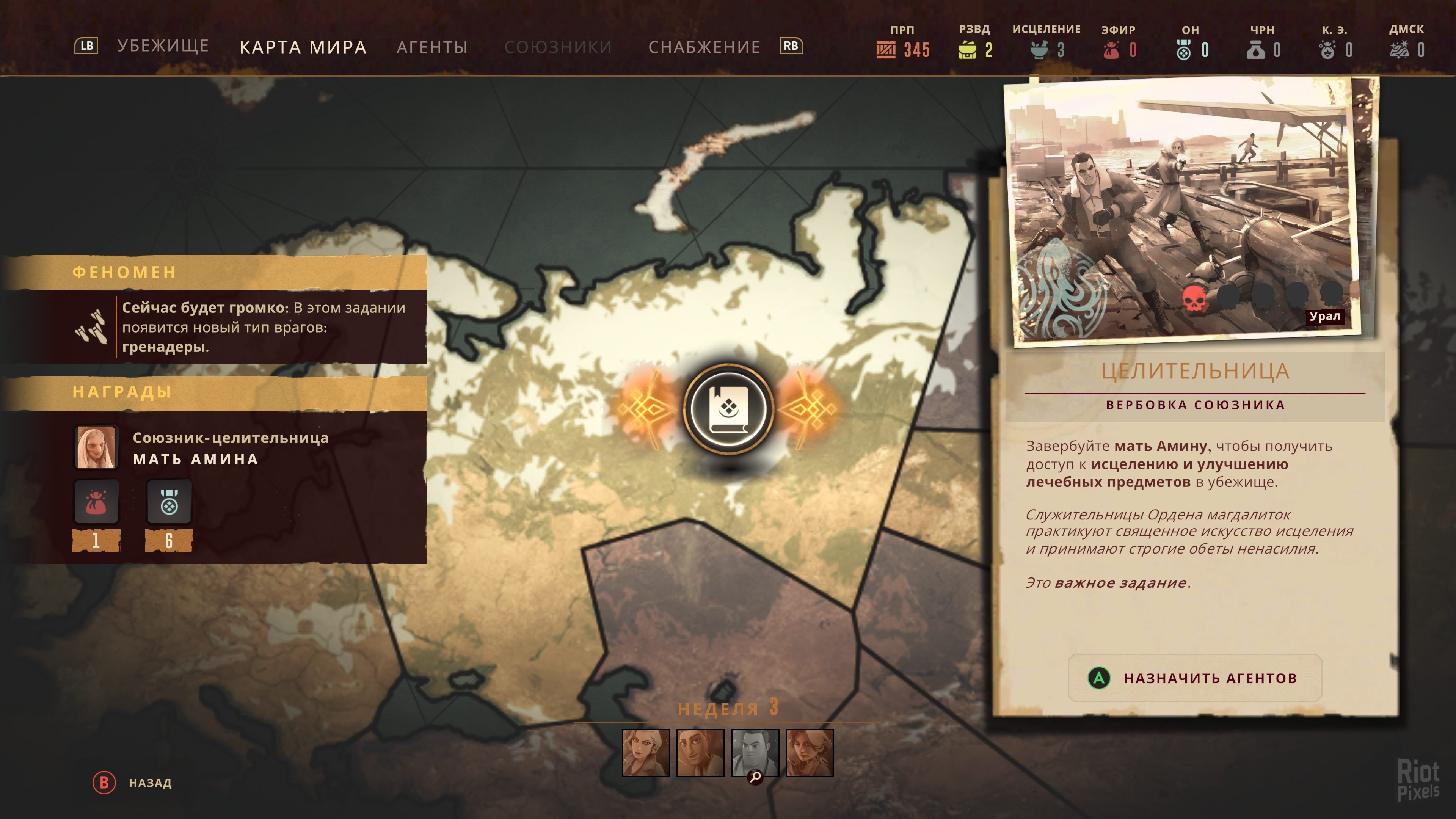View the Мать Амина ally reward portrait
The height and width of the screenshot is (819, 1456).
click(97, 447)
